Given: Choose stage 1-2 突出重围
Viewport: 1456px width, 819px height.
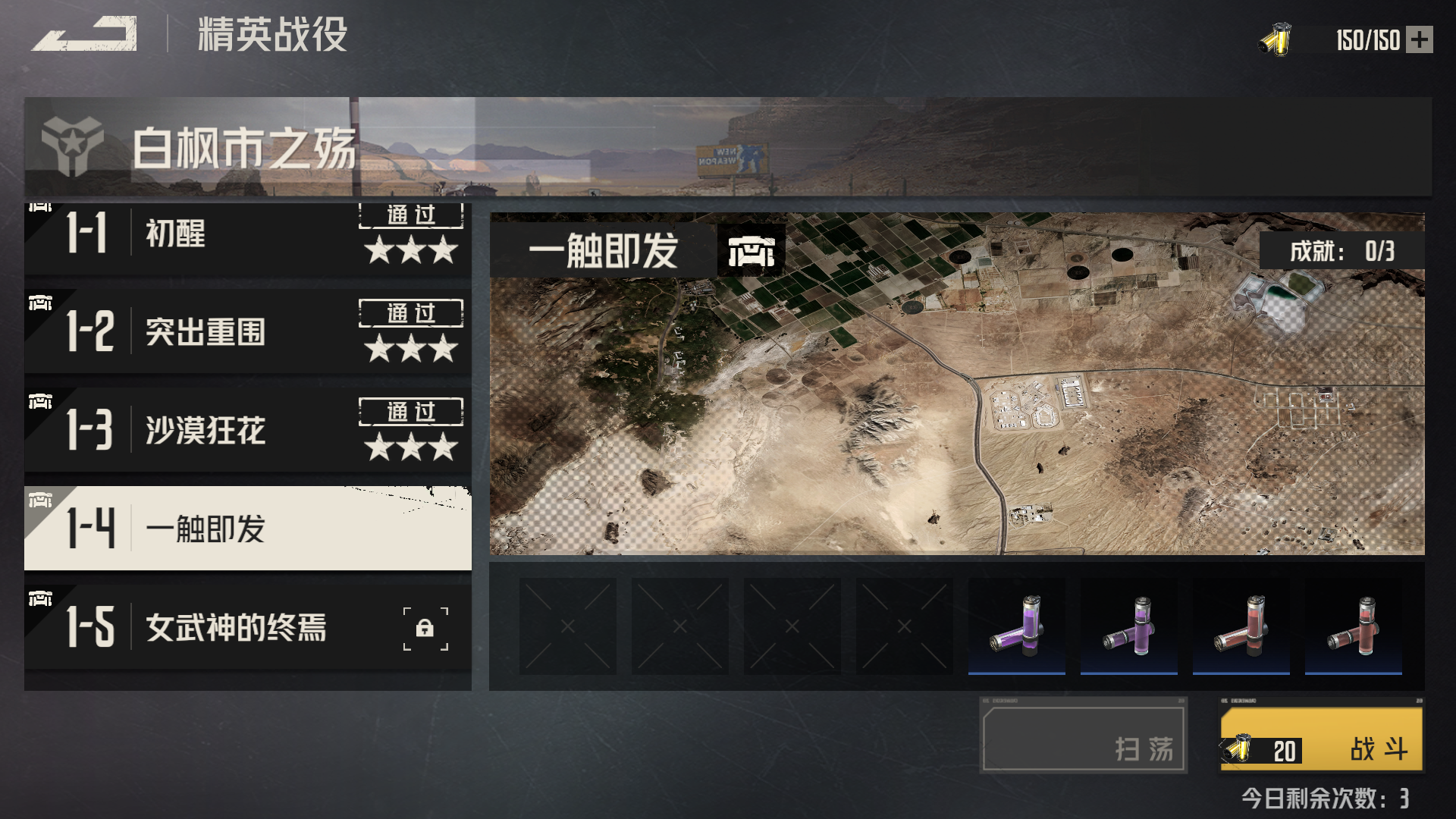Looking at the screenshot, I should [247, 331].
